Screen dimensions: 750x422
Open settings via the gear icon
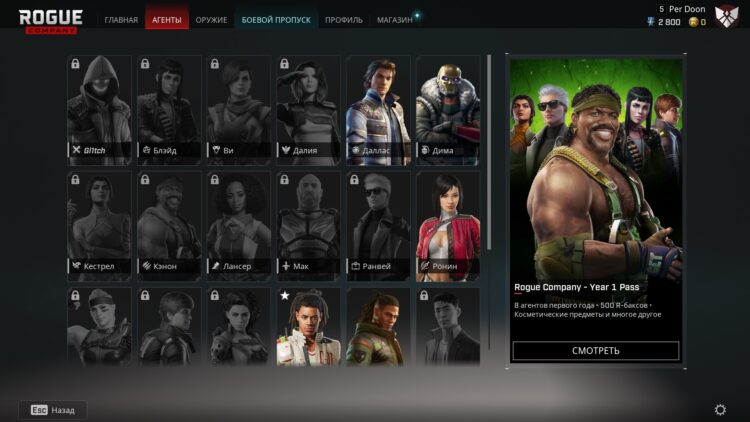point(720,410)
